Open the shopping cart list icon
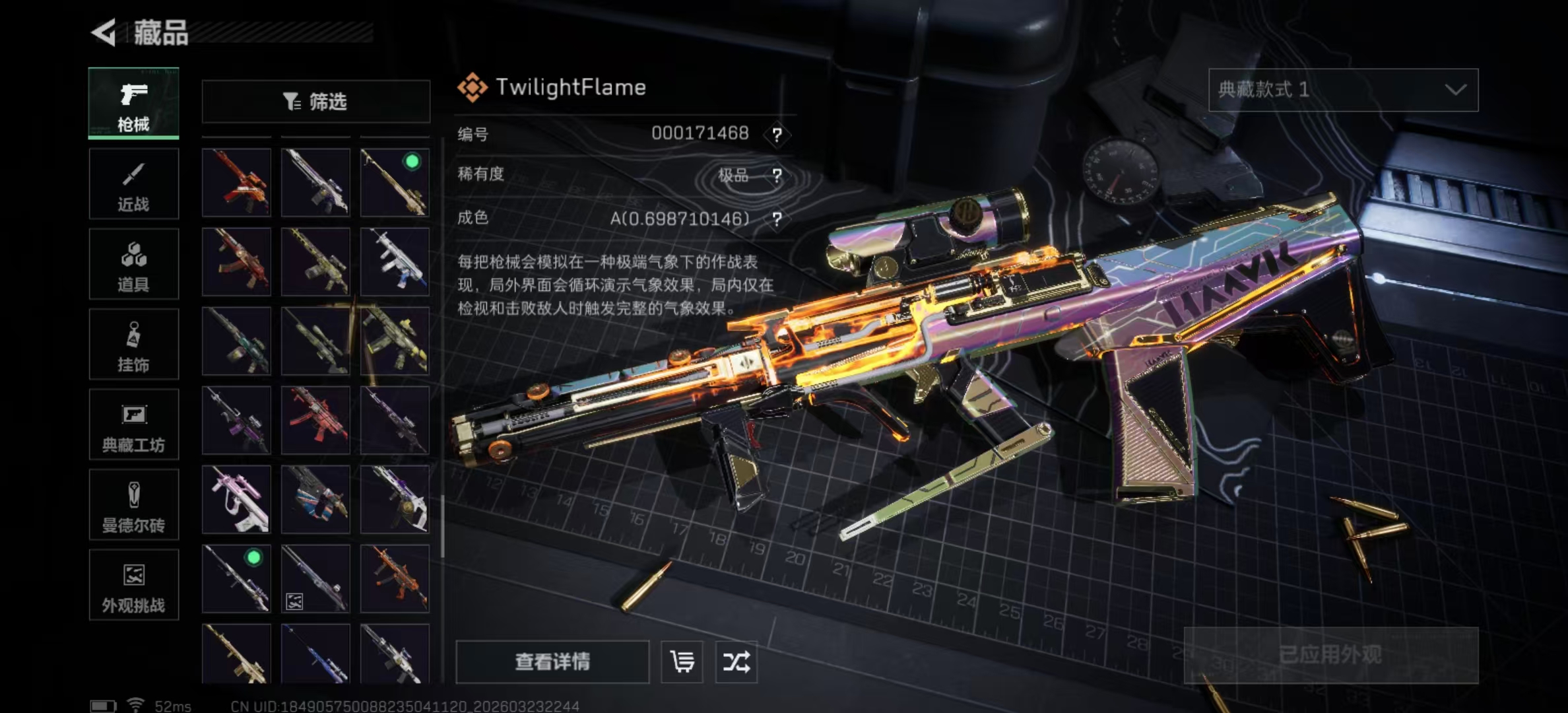This screenshot has height=713, width=1568. 682,662
